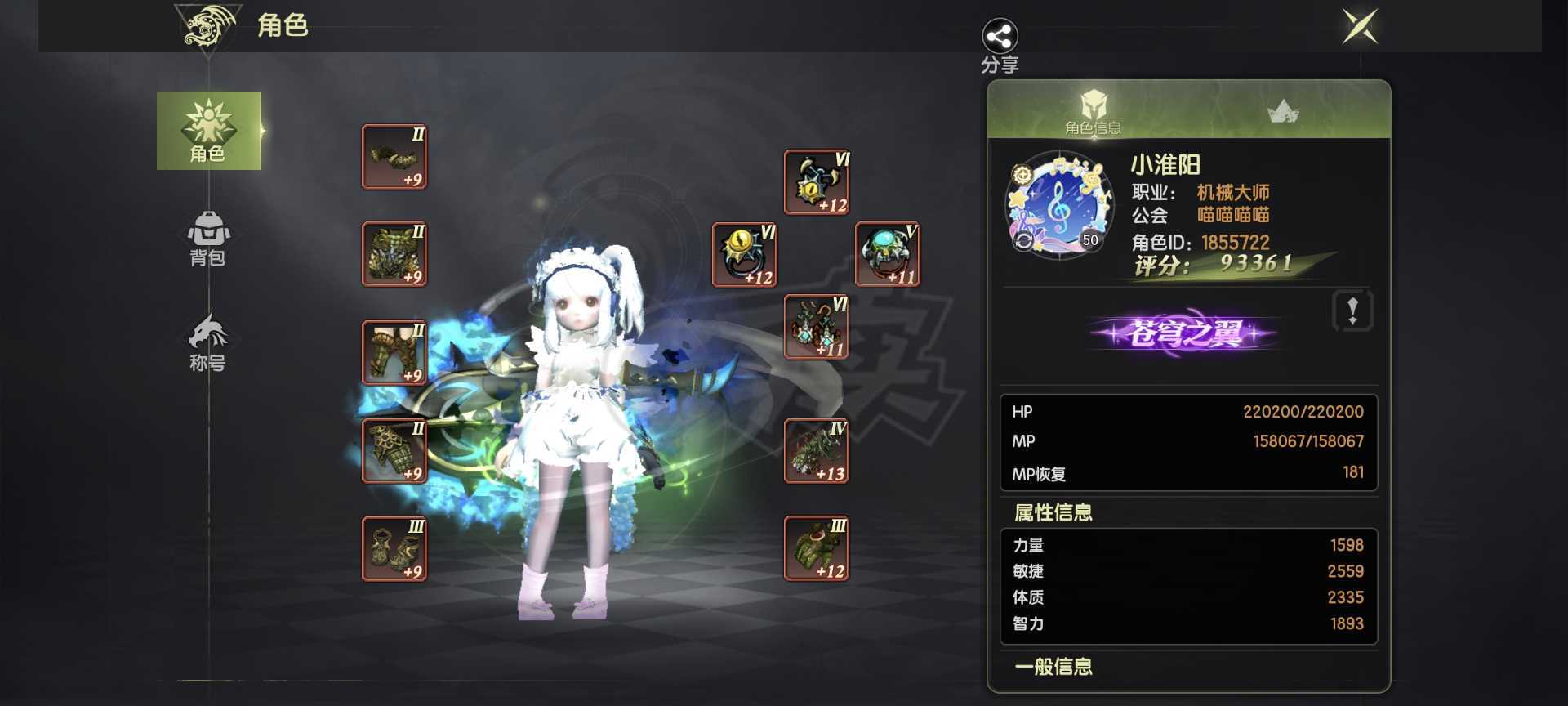This screenshot has width=1568, height=706.
Task: Open the 背包 backpack tab
Action: (x=208, y=238)
